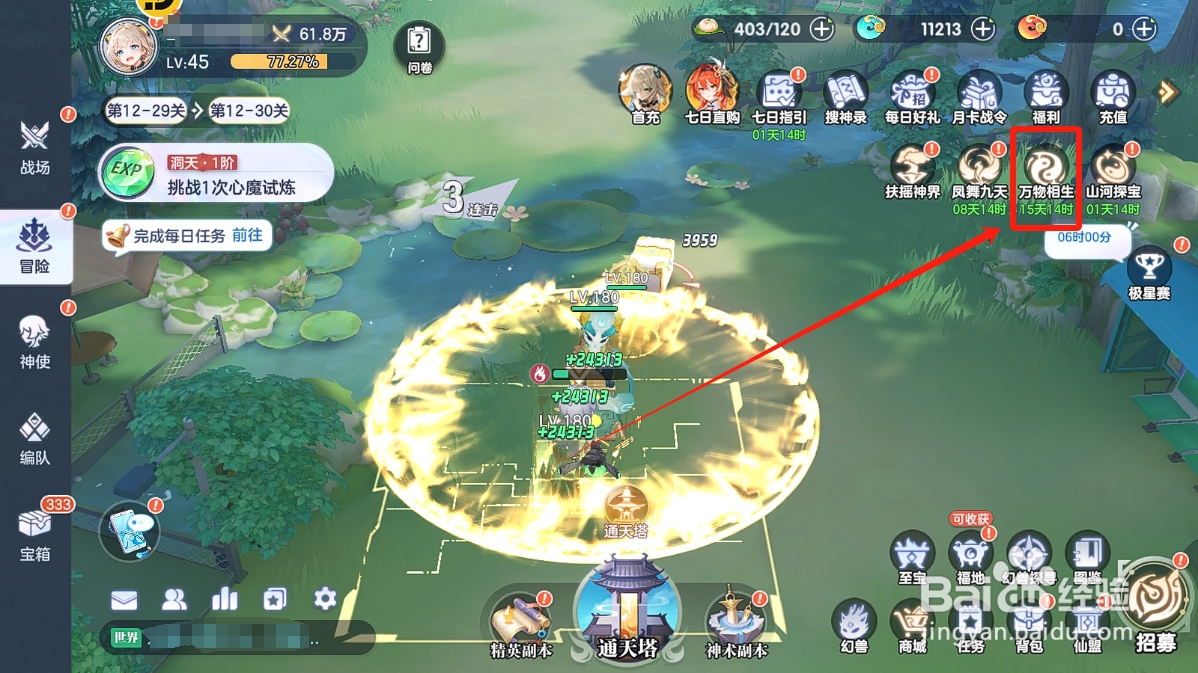Screen dimensions: 1198x673
Task: Open the mail envelope icon
Action: tap(124, 600)
